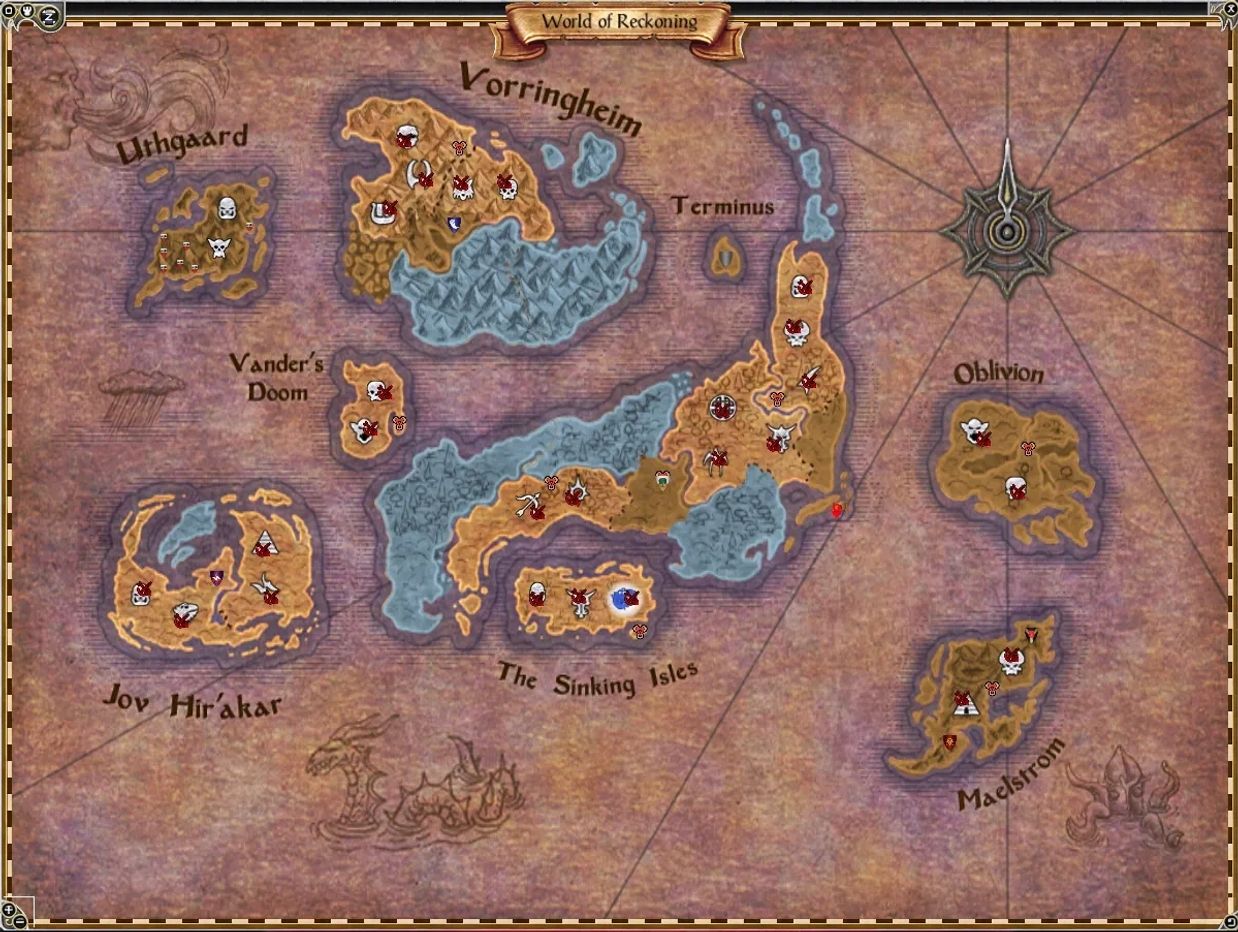This screenshot has height=932, width=1238.
Task: Select the pyramid marker on Jov Hir'akar
Action: pos(263,544)
